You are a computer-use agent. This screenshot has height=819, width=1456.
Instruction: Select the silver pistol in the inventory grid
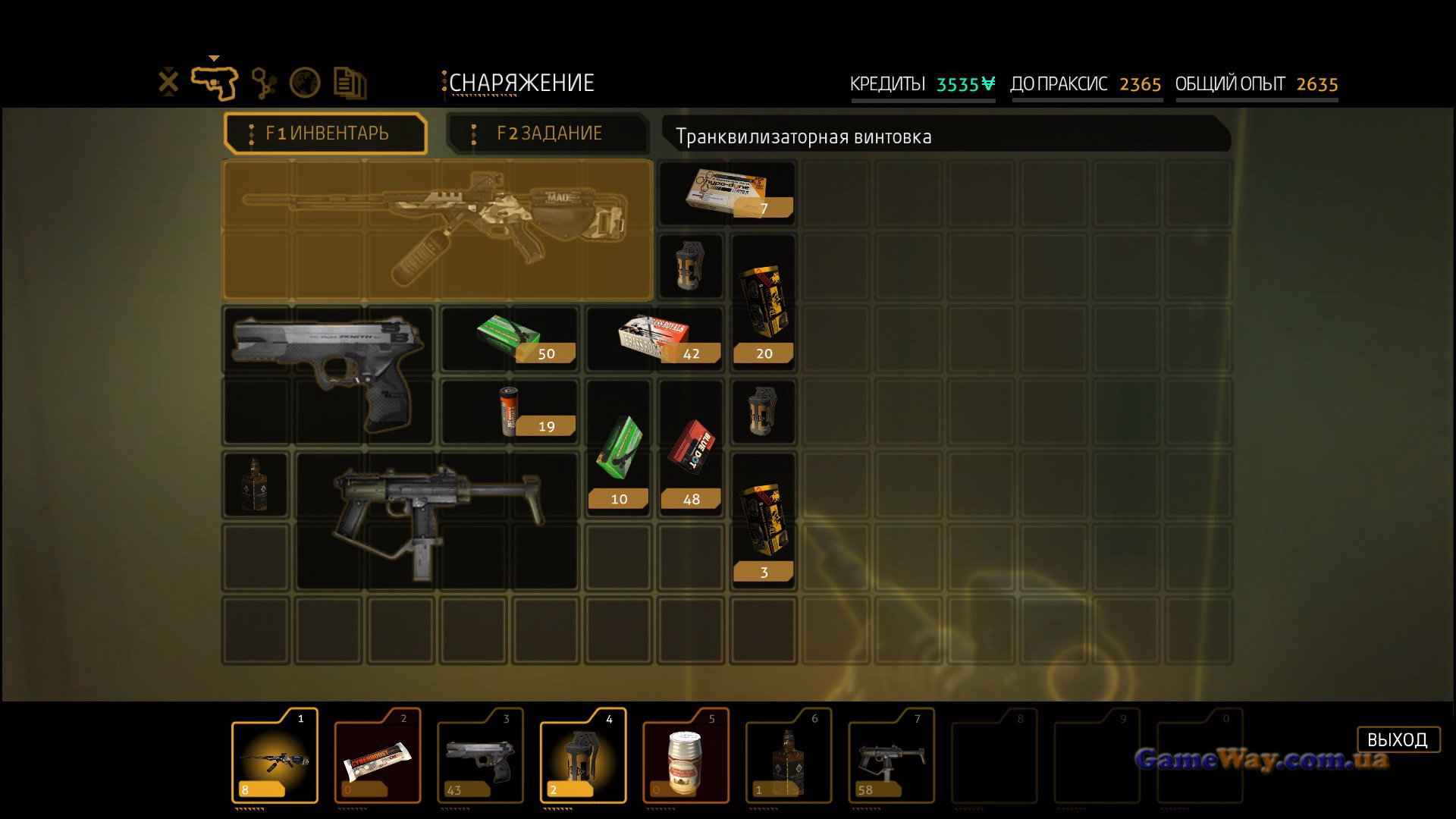click(x=328, y=374)
